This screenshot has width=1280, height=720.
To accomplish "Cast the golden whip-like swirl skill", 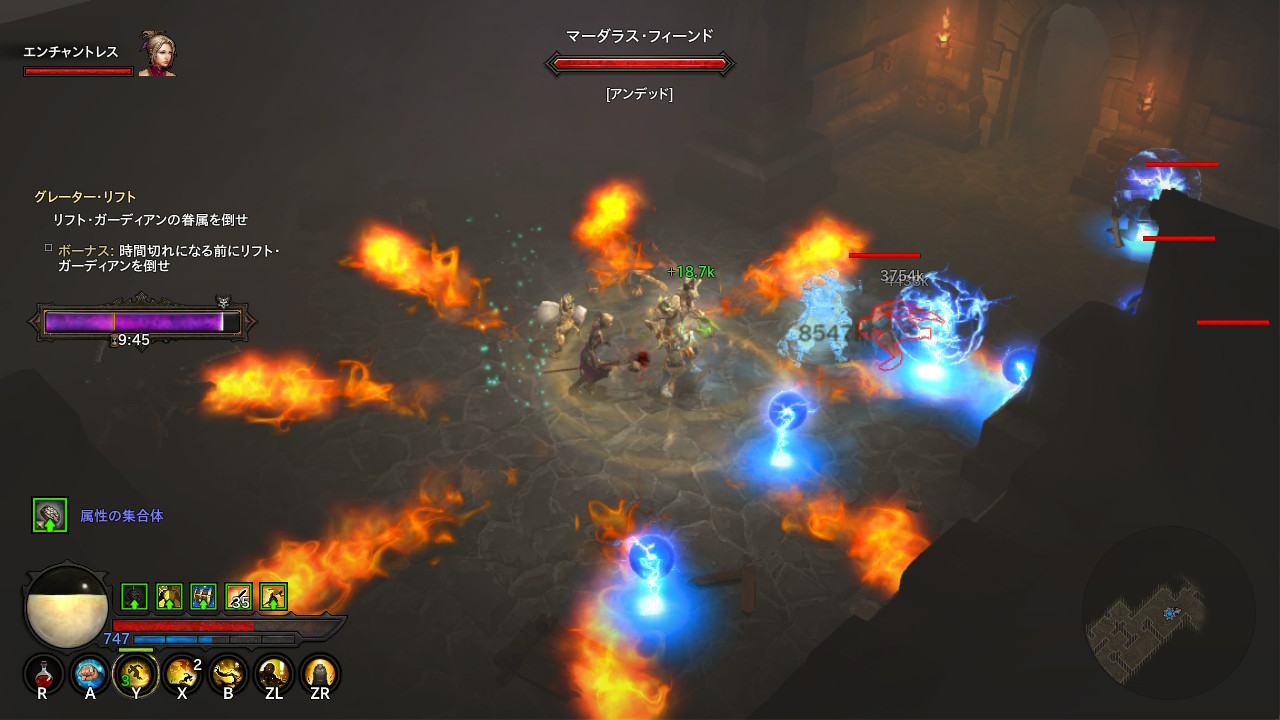I will 228,673.
